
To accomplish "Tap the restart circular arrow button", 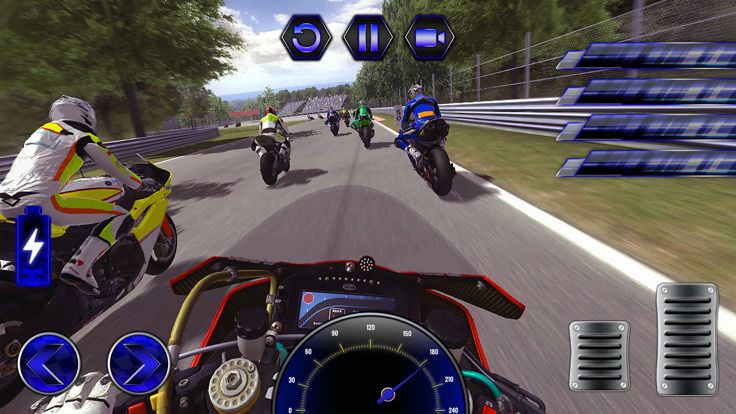I will (x=305, y=38).
